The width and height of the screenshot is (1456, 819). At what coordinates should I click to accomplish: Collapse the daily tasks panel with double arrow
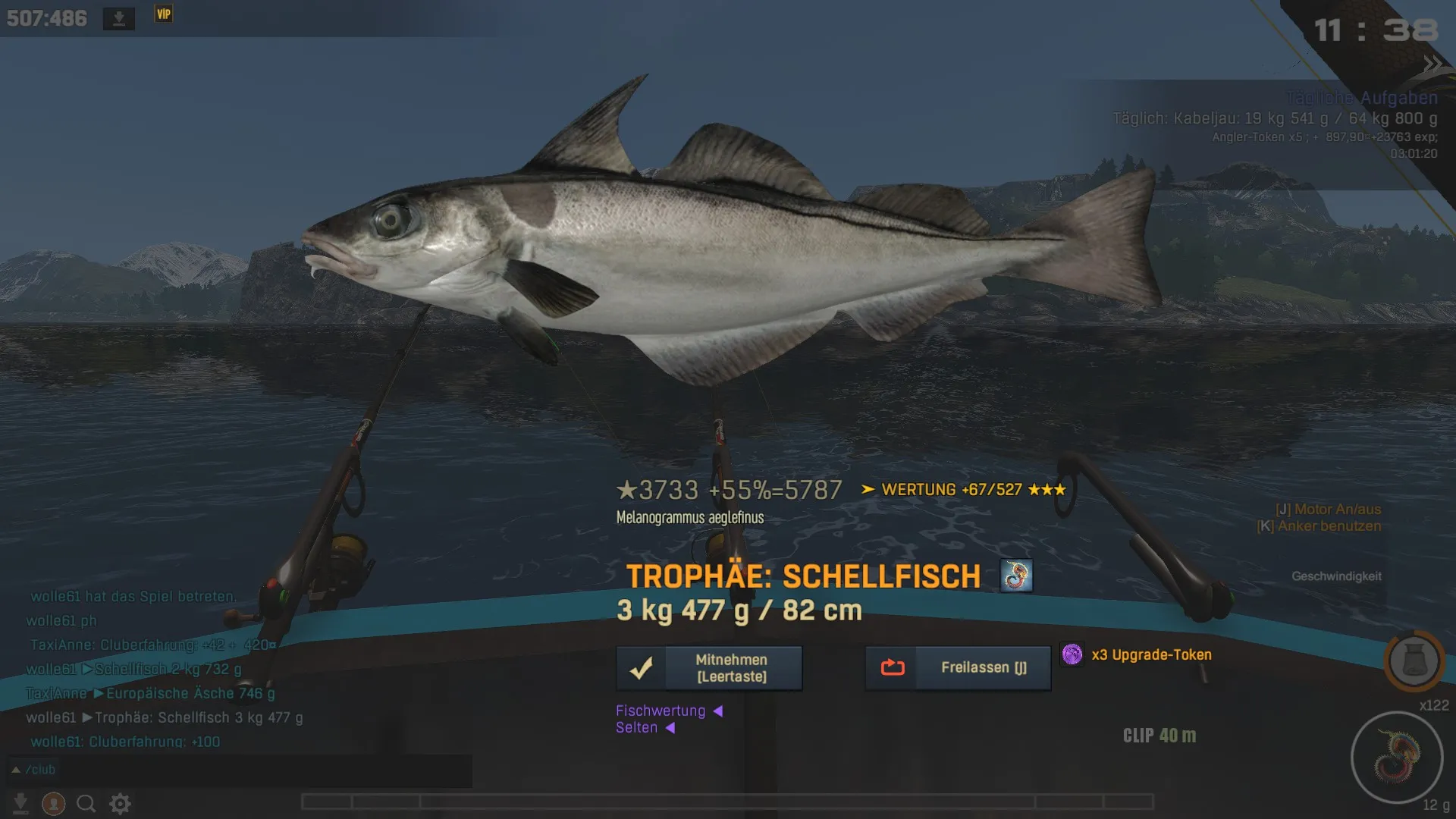click(1432, 65)
